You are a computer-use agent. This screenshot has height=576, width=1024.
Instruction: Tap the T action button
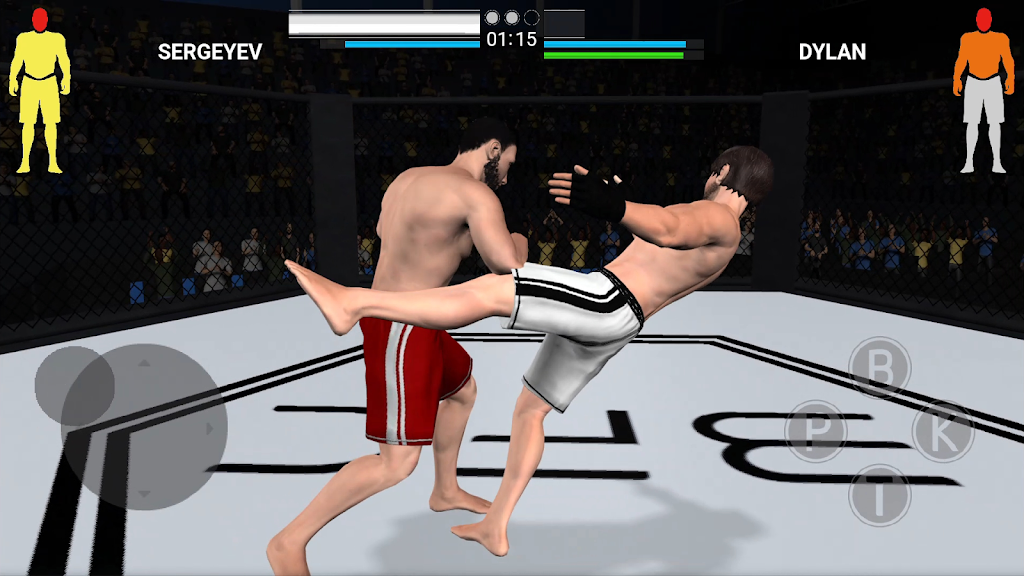(880, 495)
